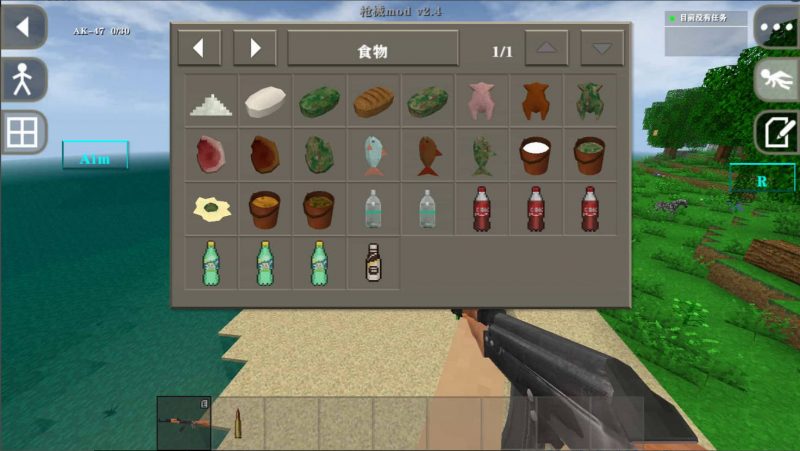The height and width of the screenshot is (451, 800).
Task: Go to the next inventory category
Action: 255,48
